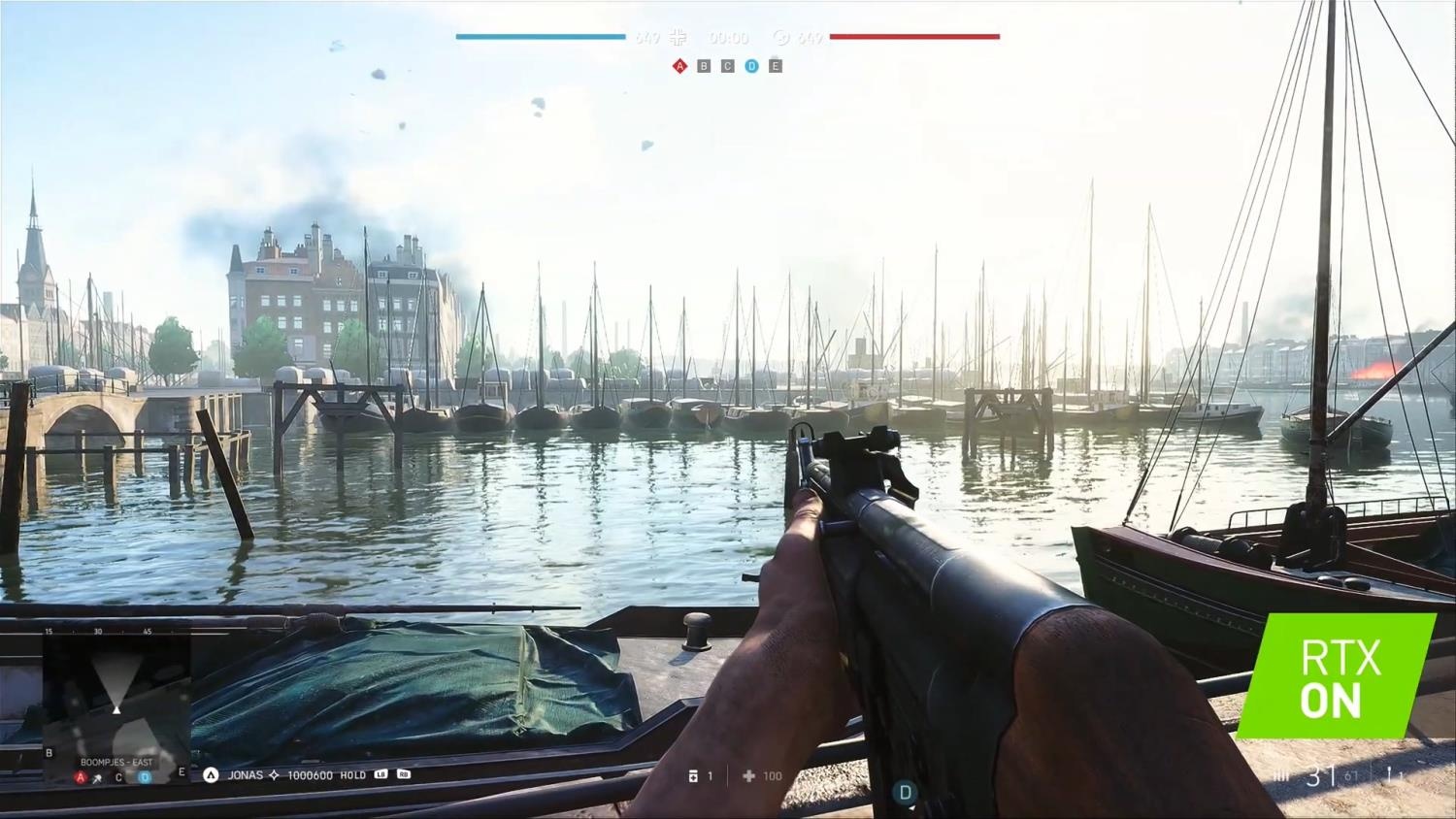The image size is (1456, 819).
Task: Click the D objective marker above the bottom edge
Action: (905, 793)
